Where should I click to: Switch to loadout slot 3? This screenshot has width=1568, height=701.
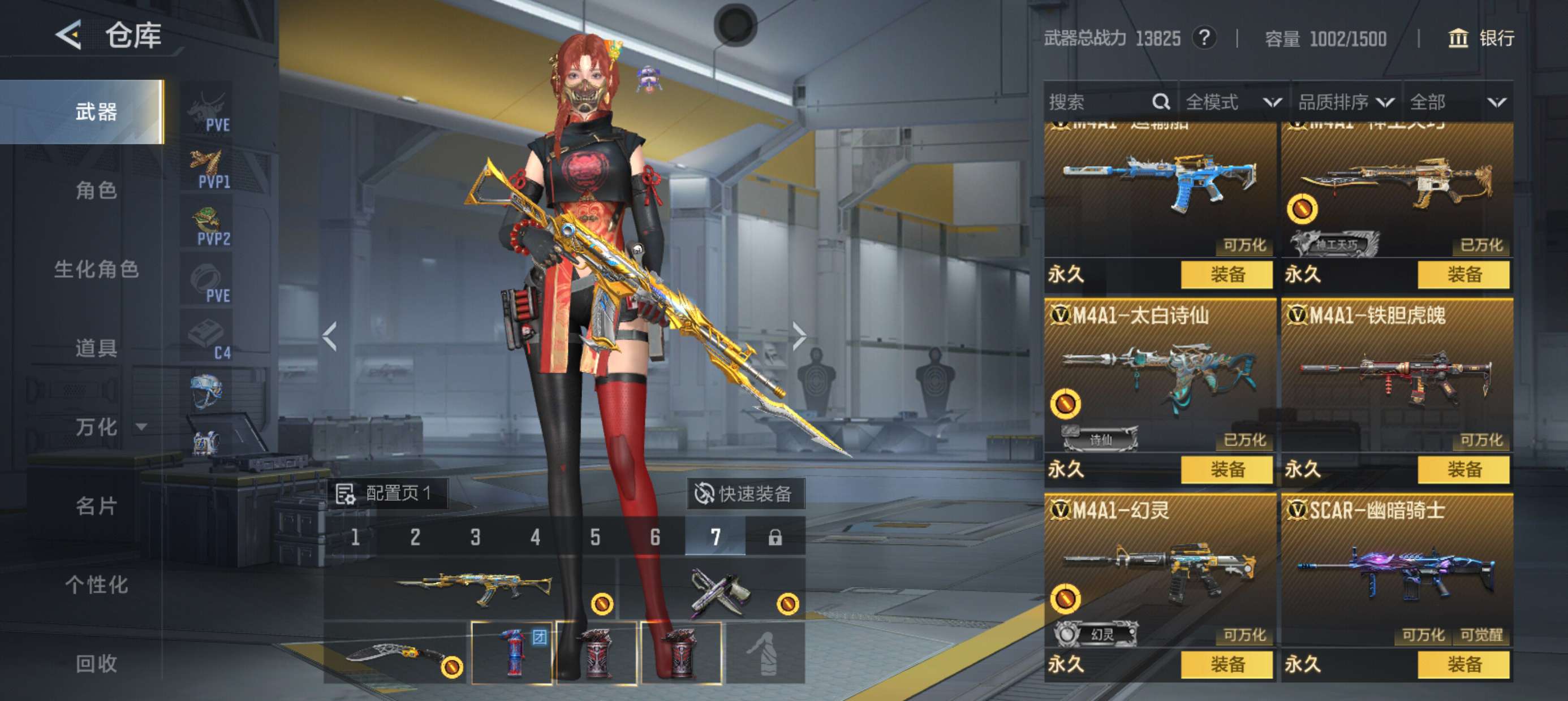(475, 537)
